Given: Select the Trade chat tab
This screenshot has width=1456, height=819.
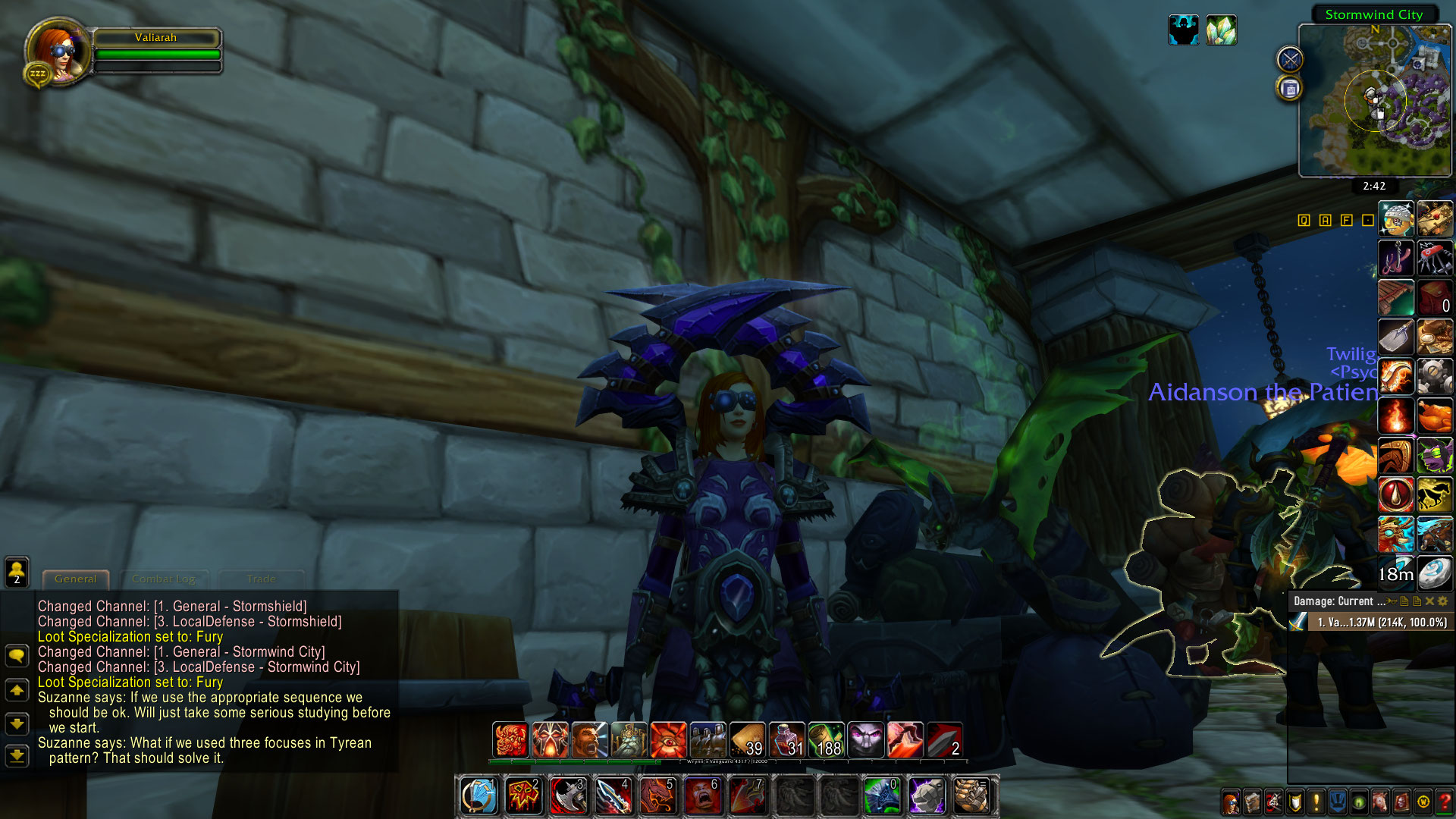Looking at the screenshot, I should click(261, 579).
